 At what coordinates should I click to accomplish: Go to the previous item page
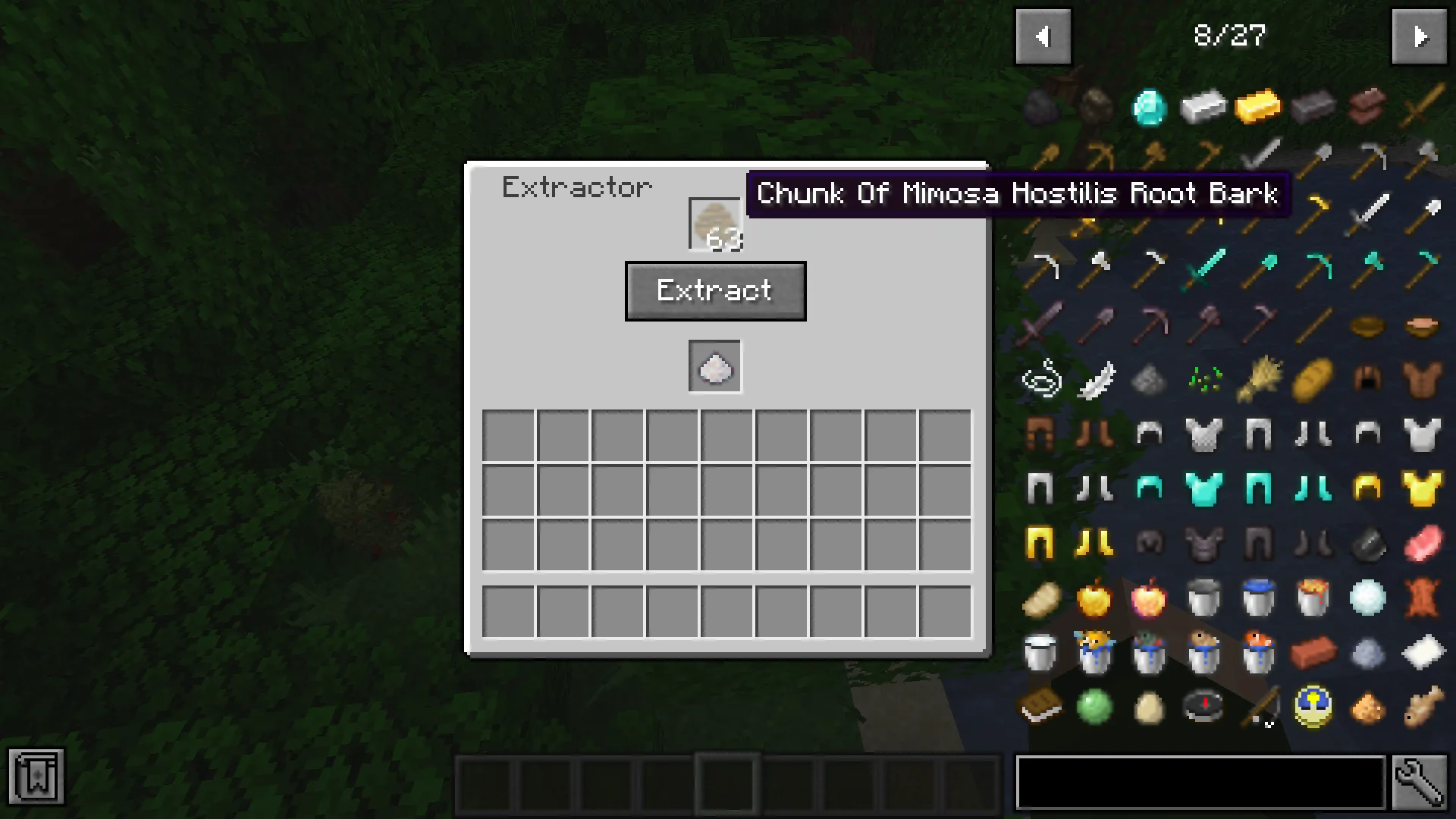click(1043, 36)
